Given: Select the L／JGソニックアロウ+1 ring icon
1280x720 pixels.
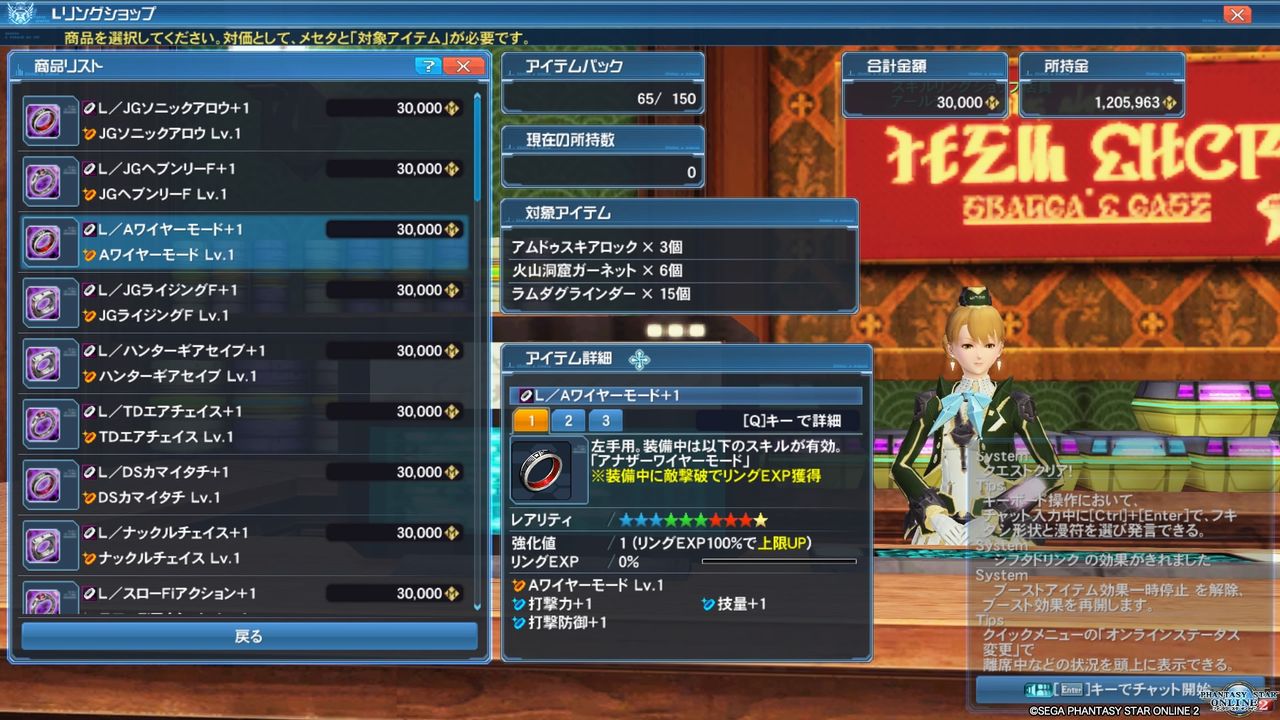Looking at the screenshot, I should (49, 119).
